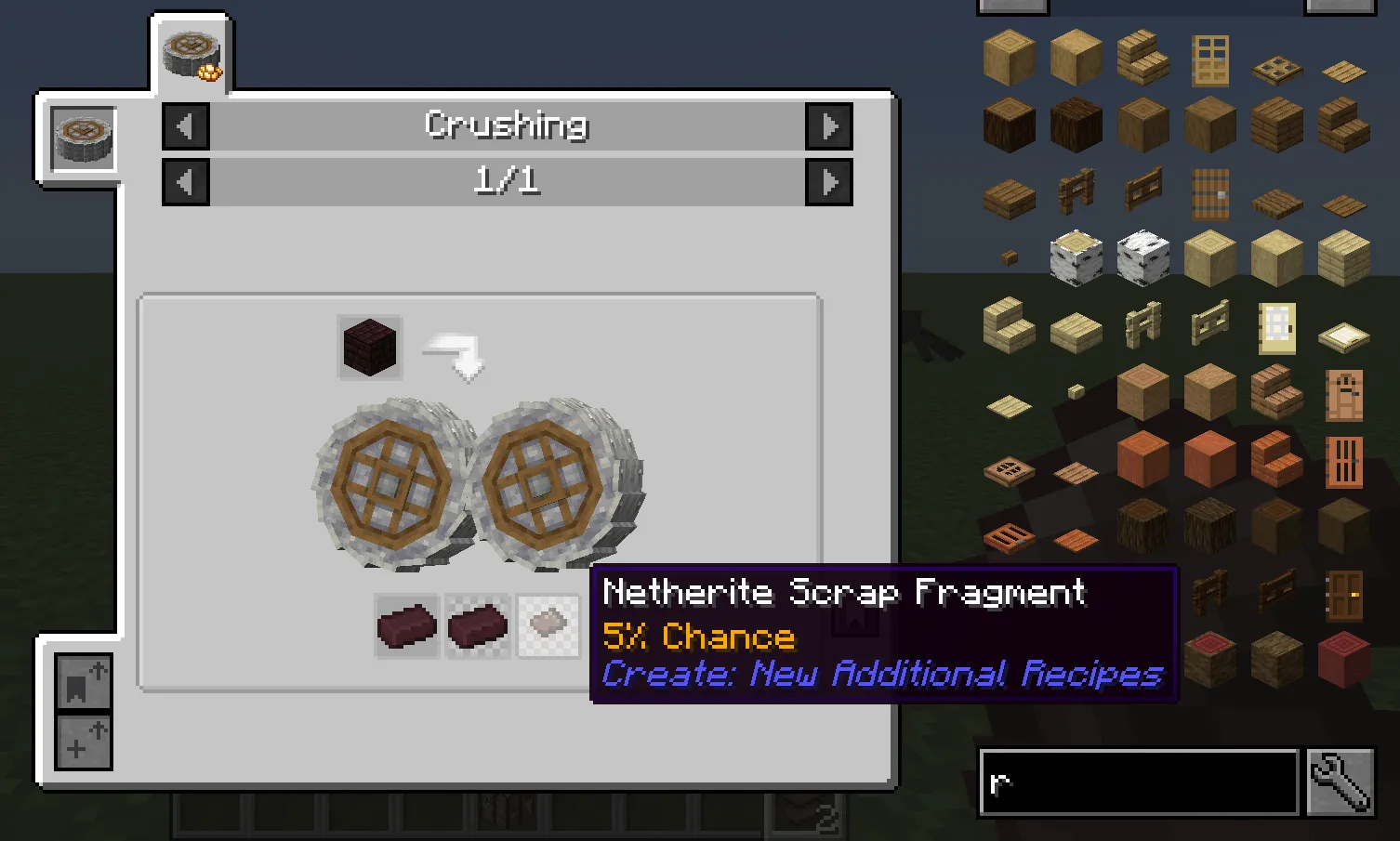Toggle cheat mode with the plus icon
The image size is (1400, 841).
[82, 743]
